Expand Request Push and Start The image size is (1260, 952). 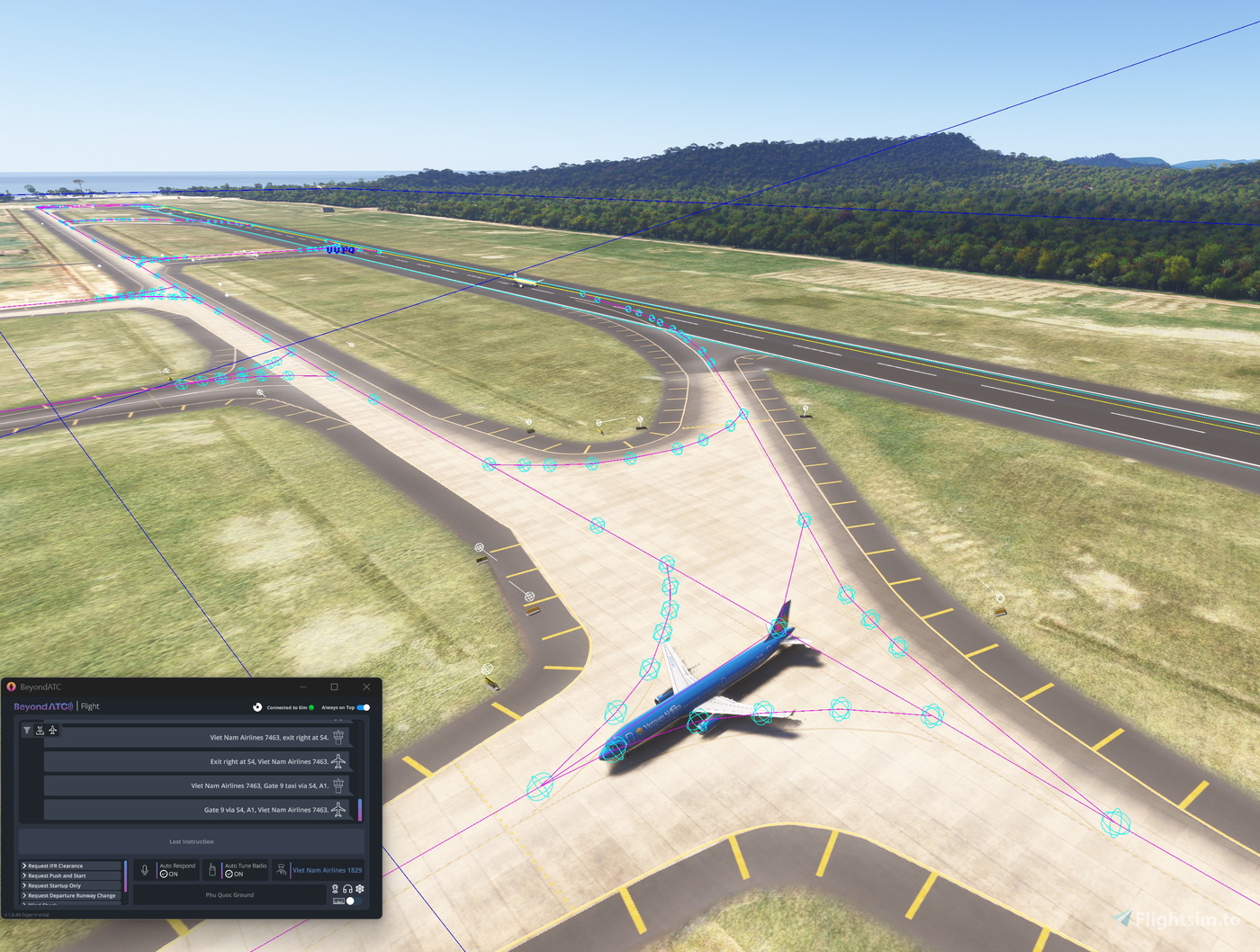coord(55,876)
